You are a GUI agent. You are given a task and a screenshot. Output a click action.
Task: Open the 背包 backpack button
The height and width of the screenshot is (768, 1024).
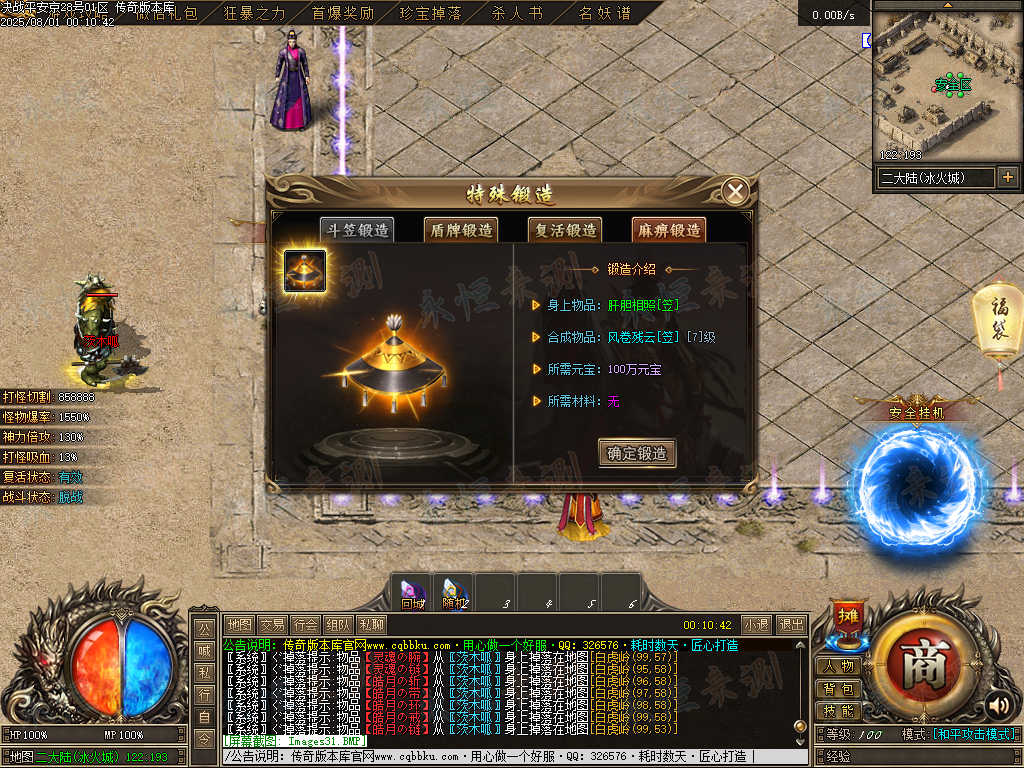click(838, 689)
